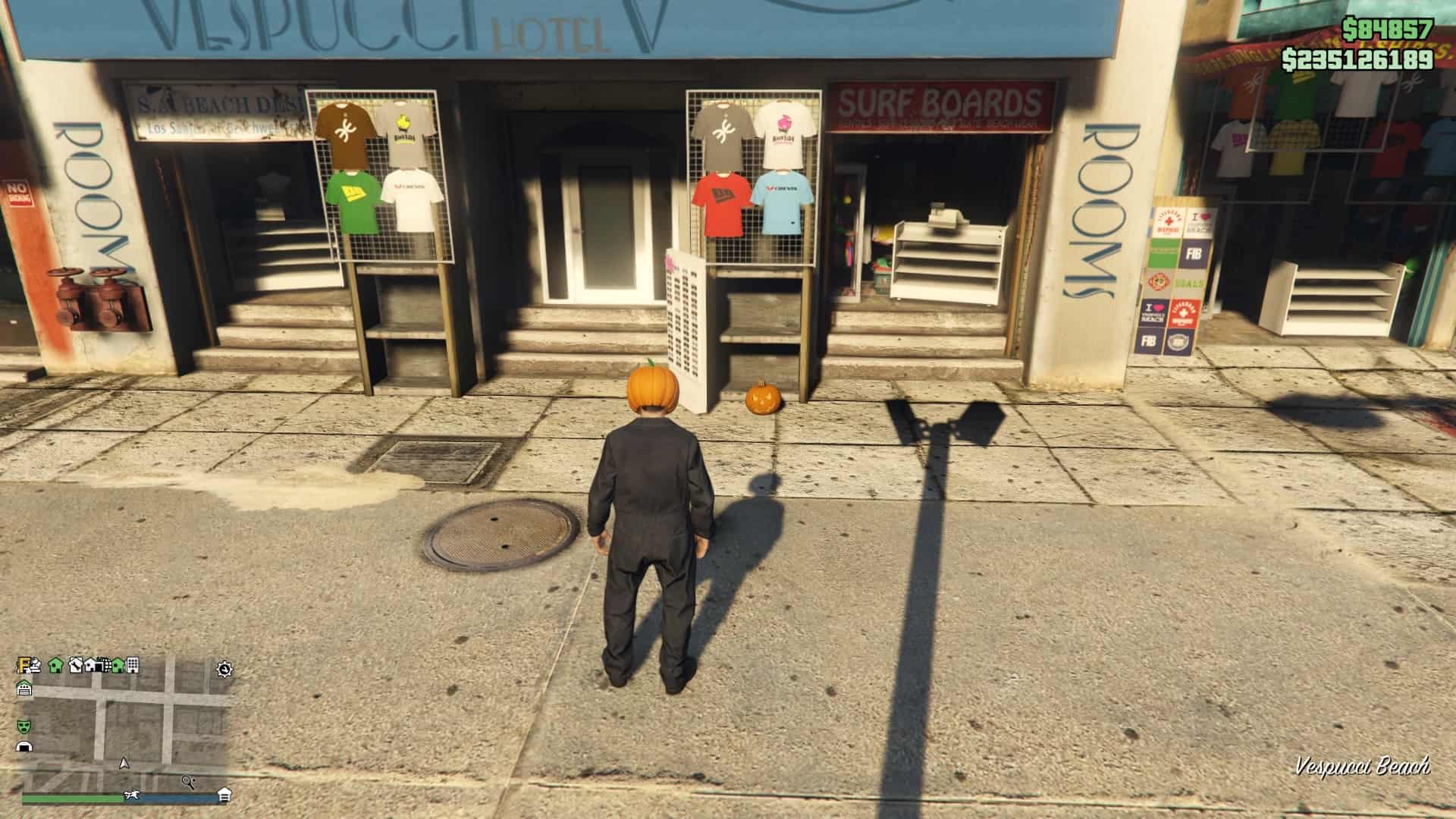The height and width of the screenshot is (819, 1456).
Task: Select the white apartment building blip
Action: click(132, 665)
